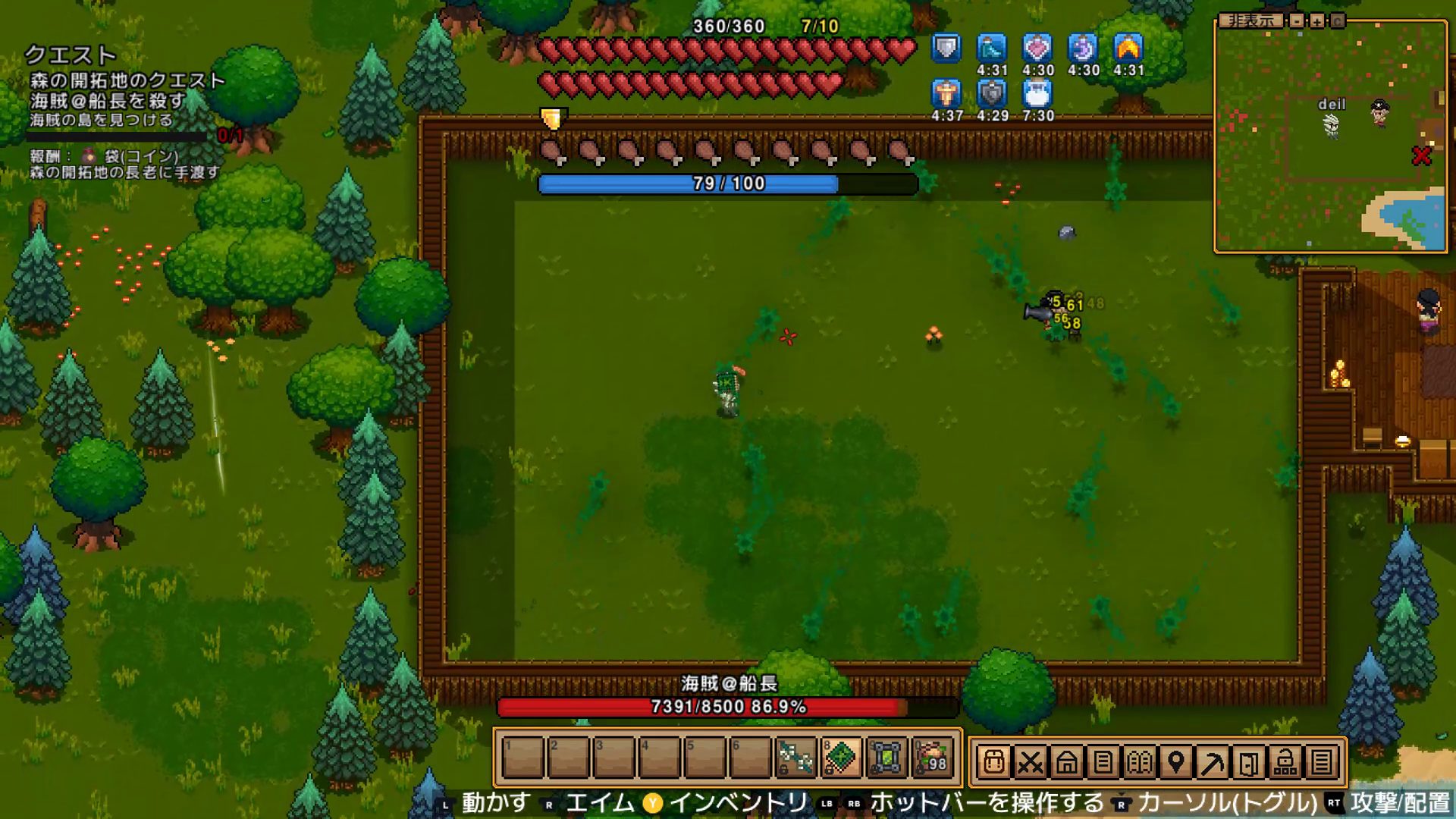Open the crossed swords menu
The height and width of the screenshot is (819, 1456).
click(x=1030, y=761)
